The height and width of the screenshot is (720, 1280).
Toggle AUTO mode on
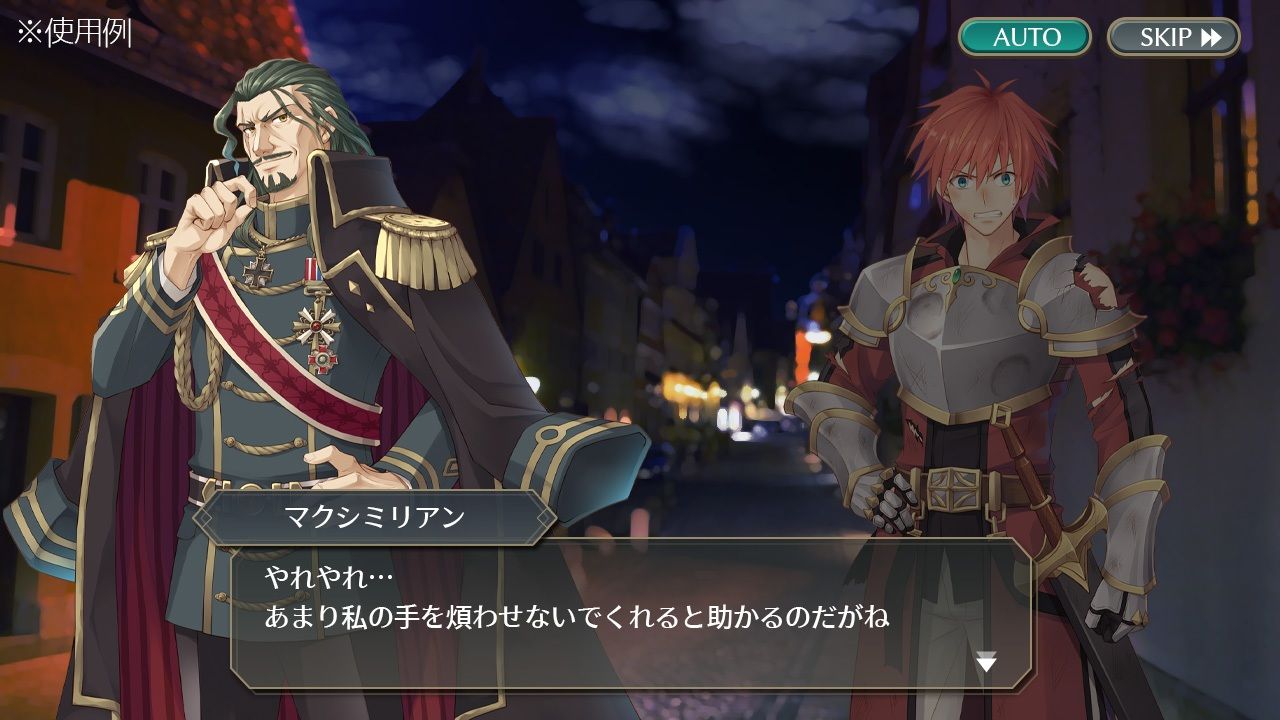coord(1028,38)
